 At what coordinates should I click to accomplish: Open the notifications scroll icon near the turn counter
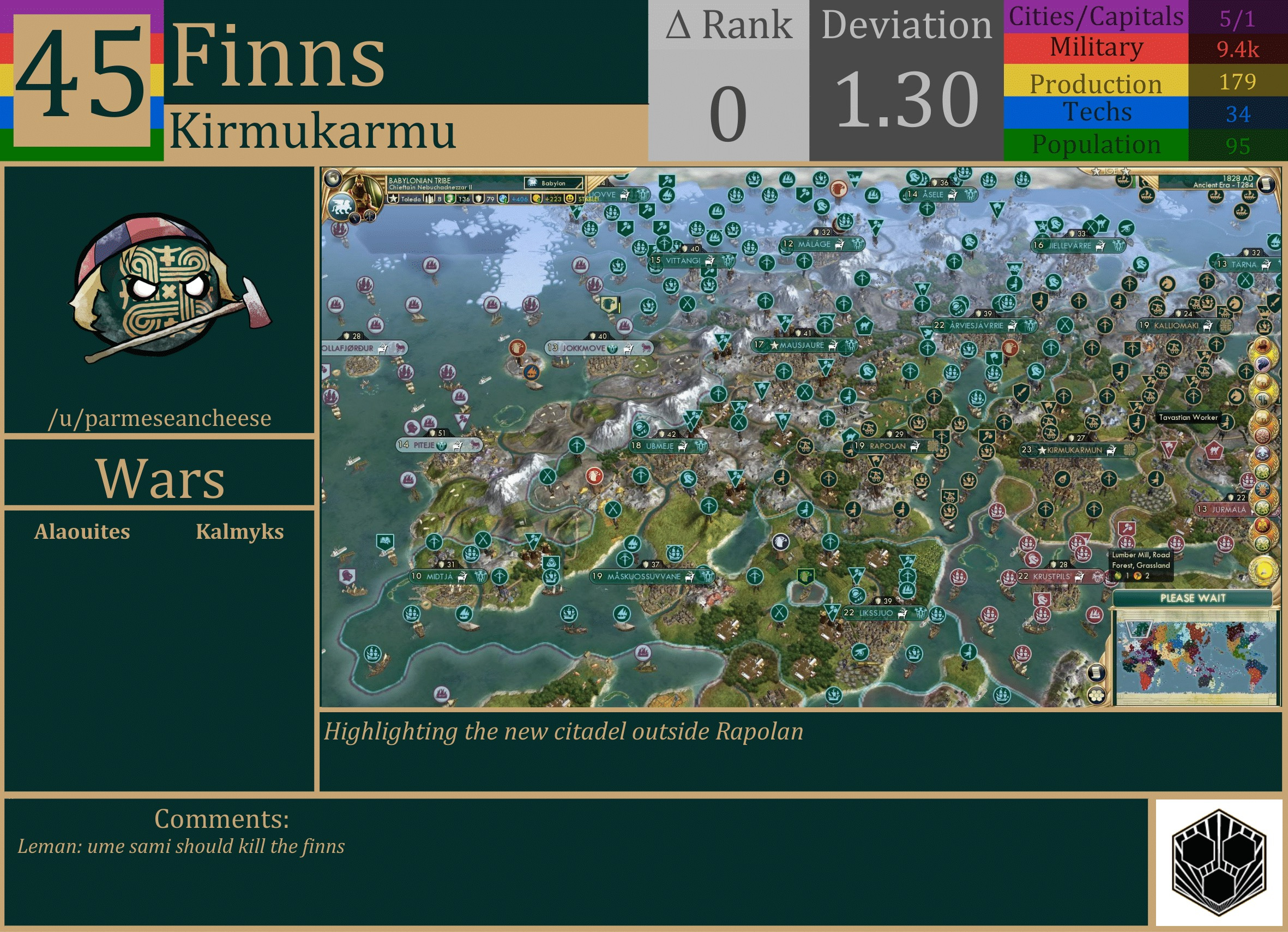(x=1267, y=183)
